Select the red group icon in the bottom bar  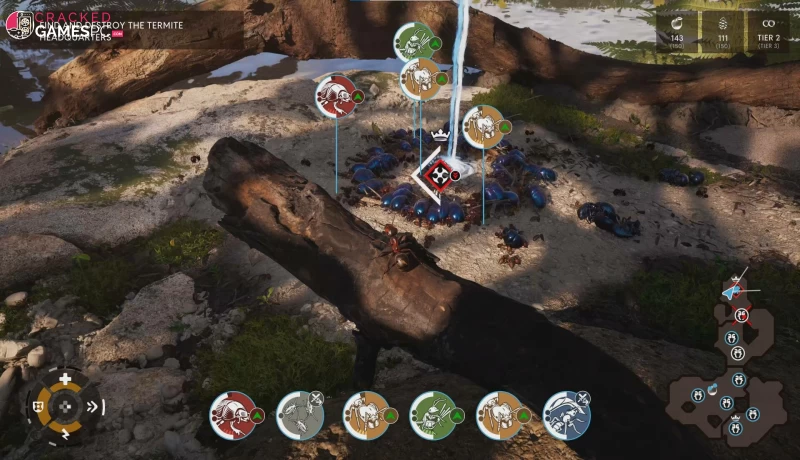pyautogui.click(x=230, y=414)
